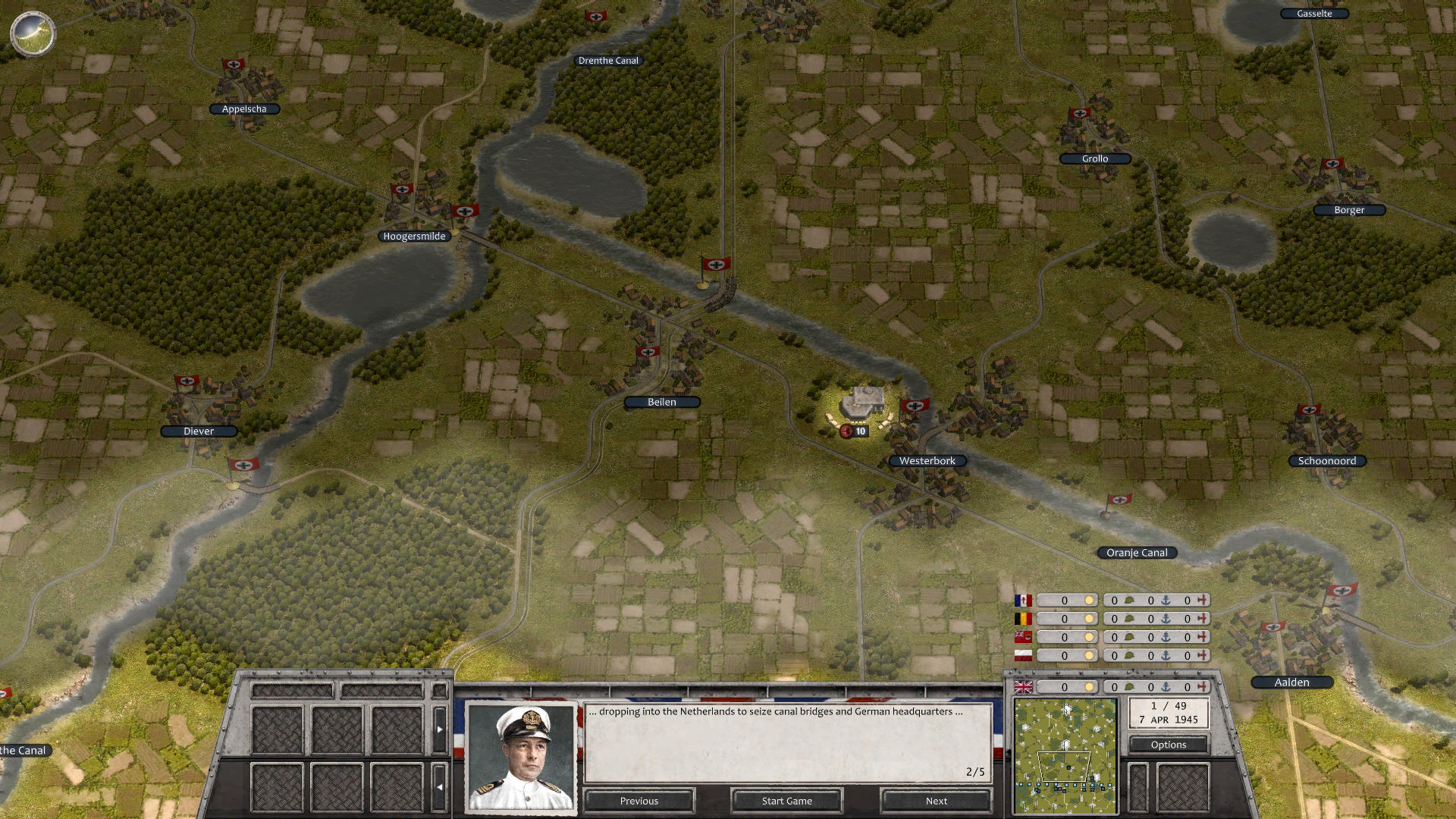Click the Westerbork town label
1456x819 pixels.
[927, 460]
